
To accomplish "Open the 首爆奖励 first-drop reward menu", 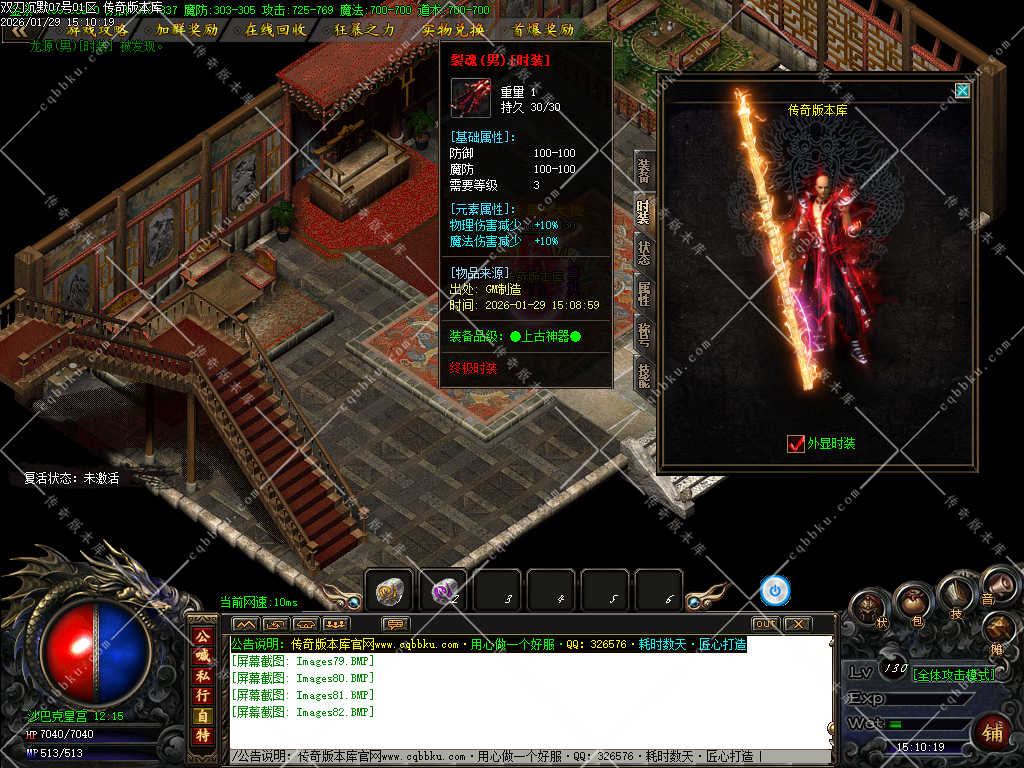I will pyautogui.click(x=543, y=30).
